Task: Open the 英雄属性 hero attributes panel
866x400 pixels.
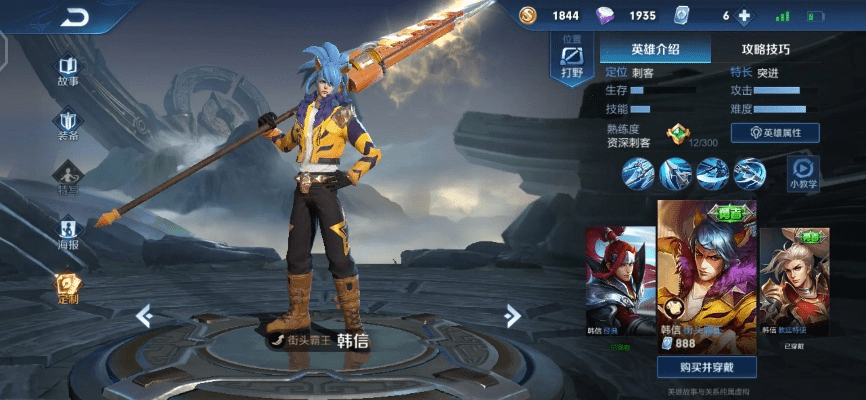Action: (775, 132)
